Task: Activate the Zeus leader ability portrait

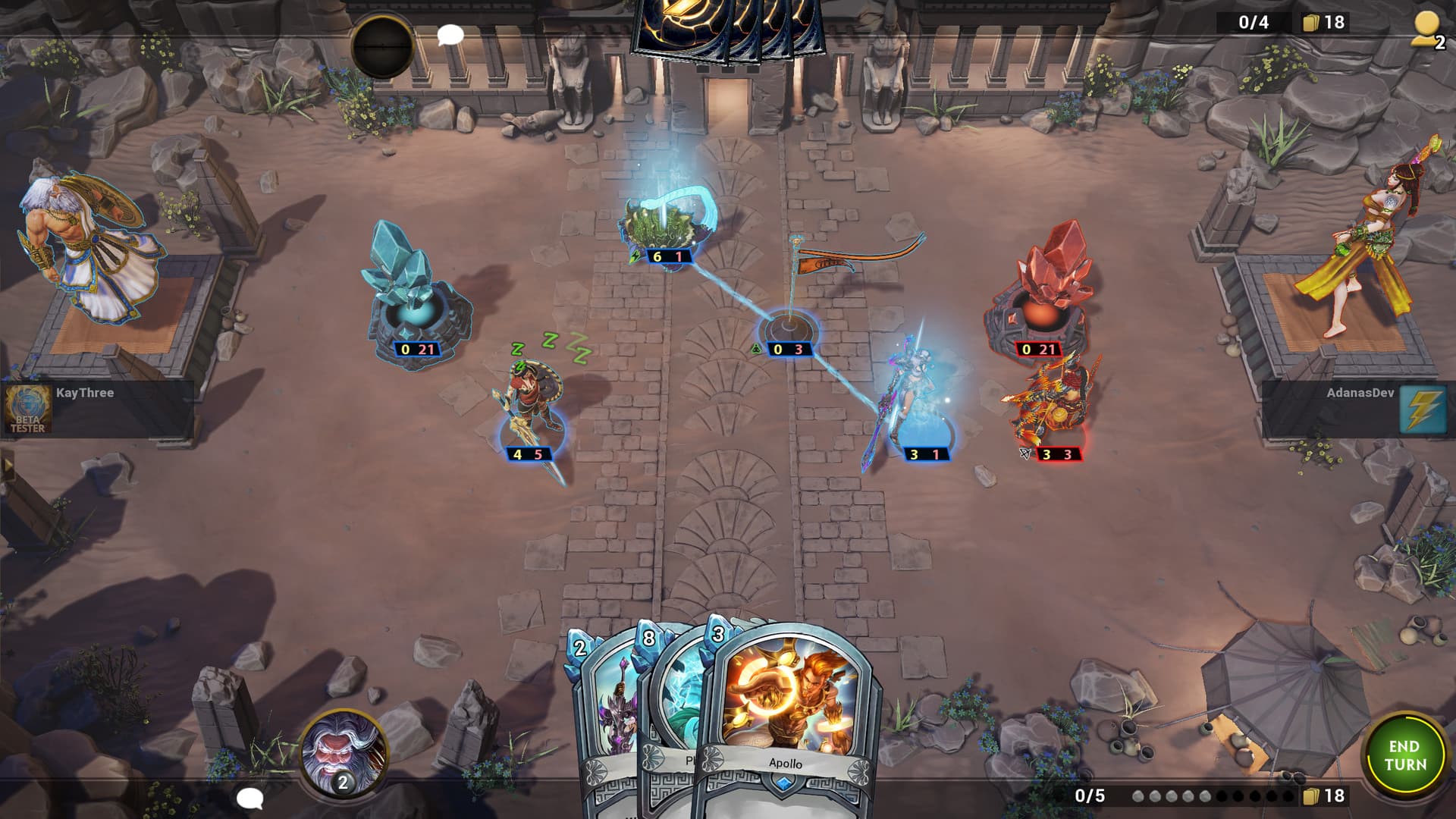Action: tap(342, 752)
